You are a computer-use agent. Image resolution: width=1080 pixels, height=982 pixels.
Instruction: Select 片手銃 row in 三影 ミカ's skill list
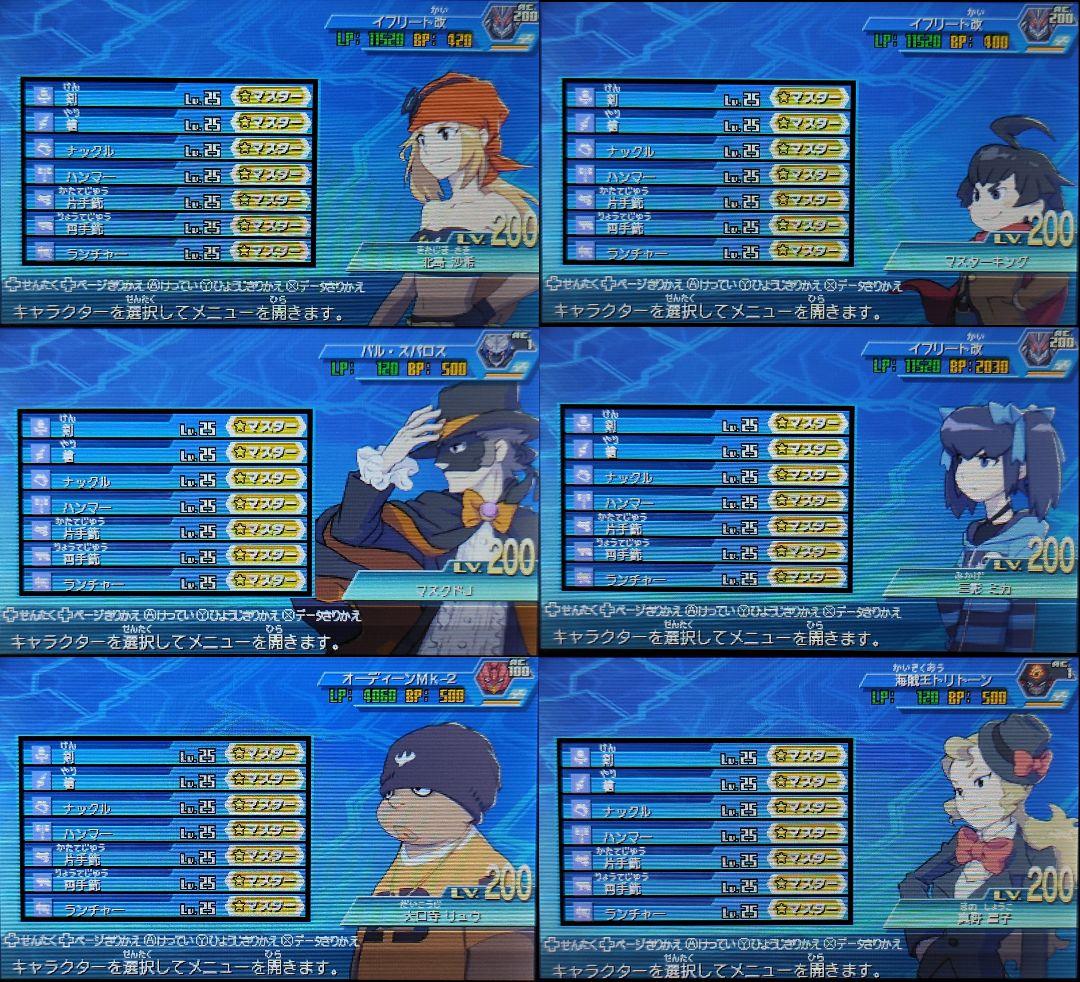tap(706, 525)
